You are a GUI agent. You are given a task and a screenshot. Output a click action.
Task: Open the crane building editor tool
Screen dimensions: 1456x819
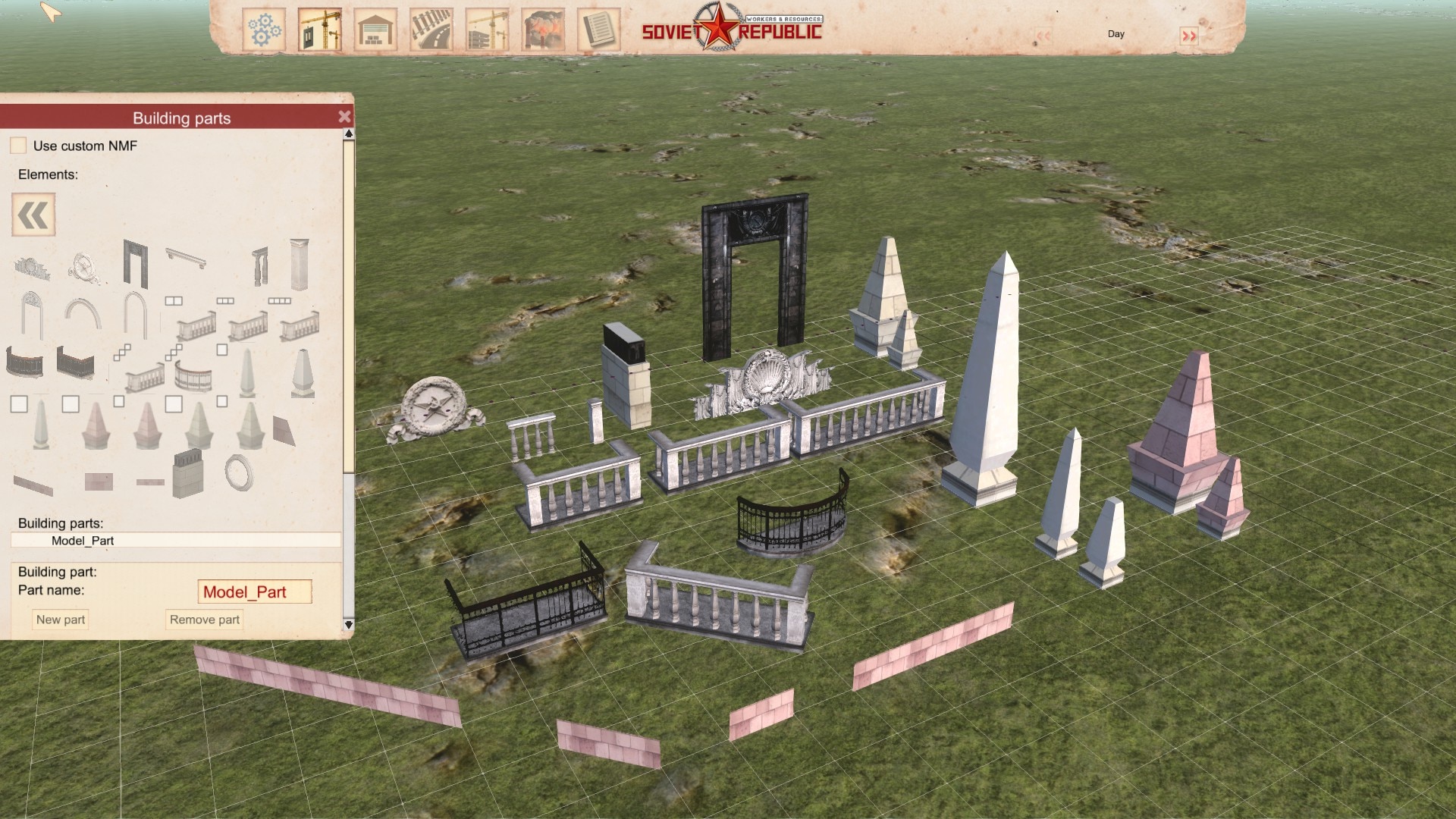pyautogui.click(x=319, y=30)
